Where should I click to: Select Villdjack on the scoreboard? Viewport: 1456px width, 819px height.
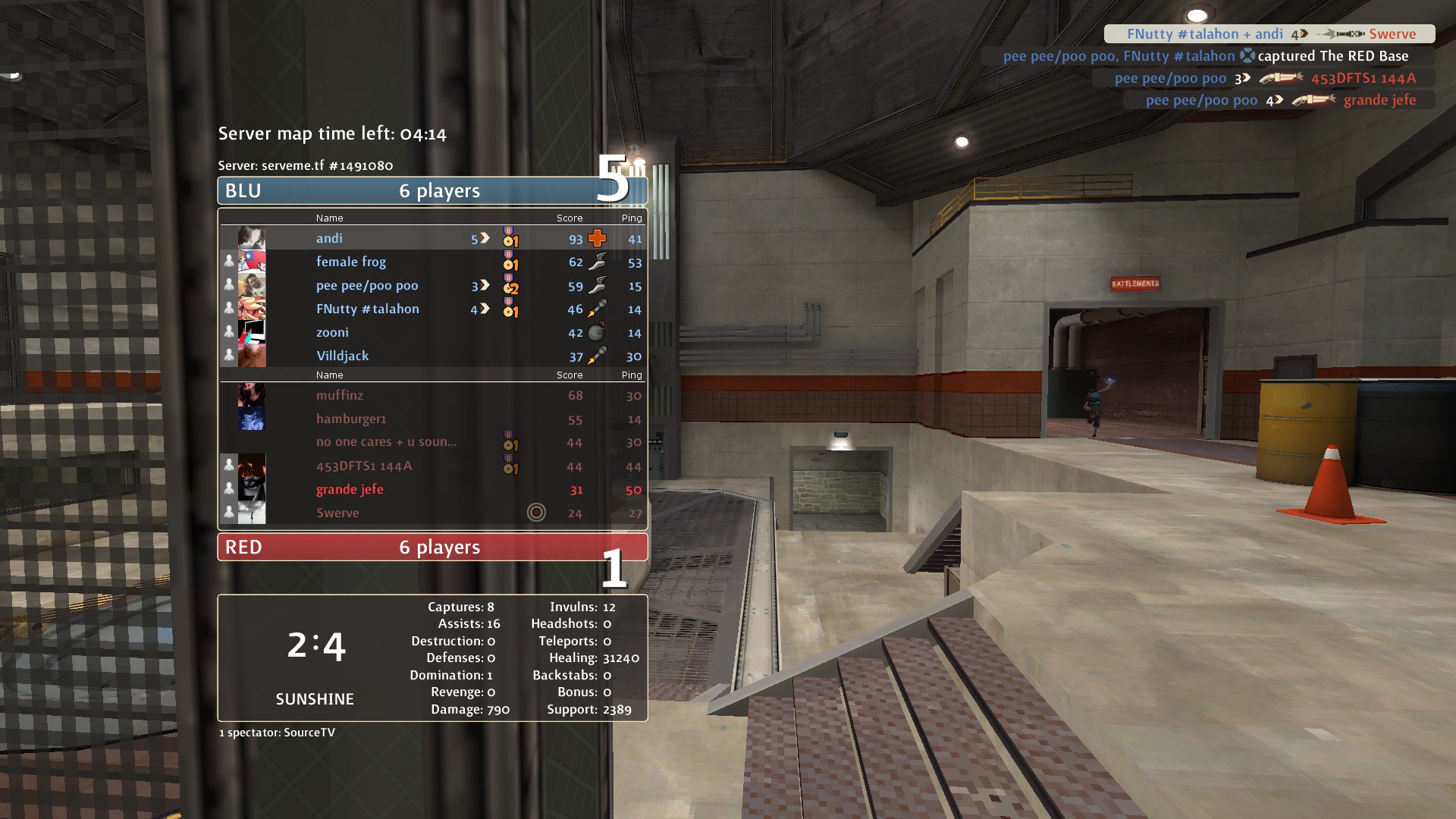342,356
